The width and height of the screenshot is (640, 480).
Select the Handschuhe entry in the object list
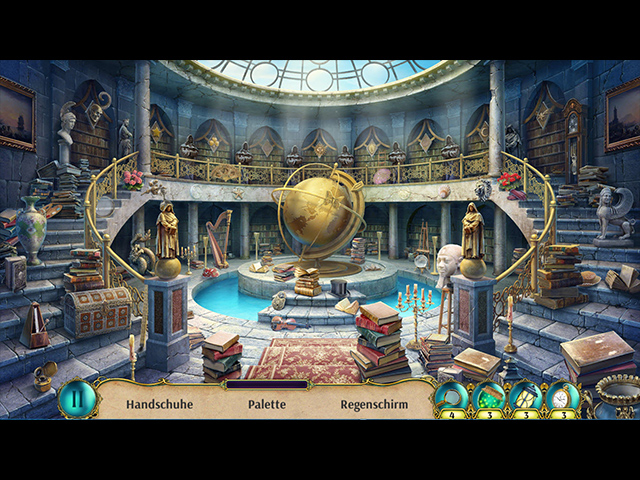[x=159, y=405]
